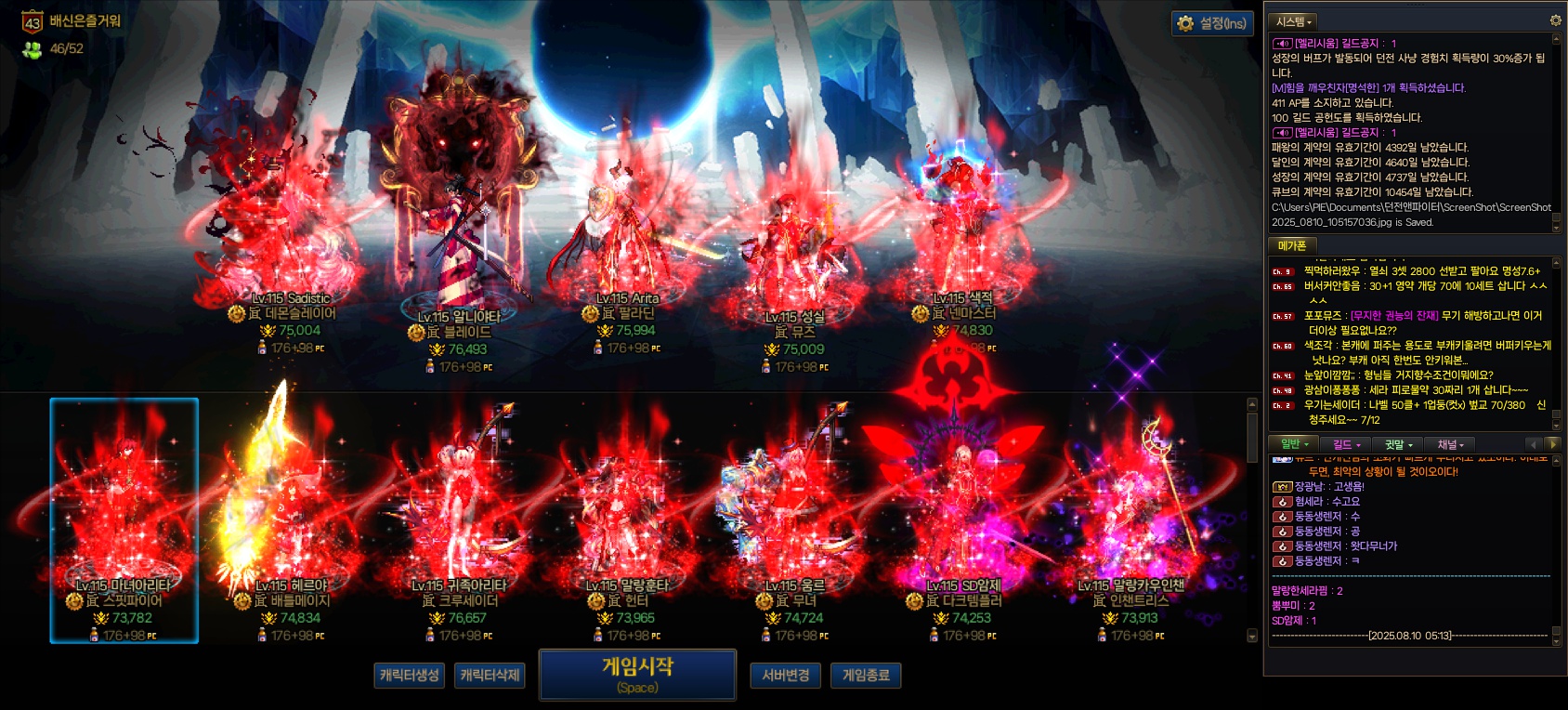Click the 캐릭터삭제 delete character button
This screenshot has height=710, width=1568.
(490, 675)
